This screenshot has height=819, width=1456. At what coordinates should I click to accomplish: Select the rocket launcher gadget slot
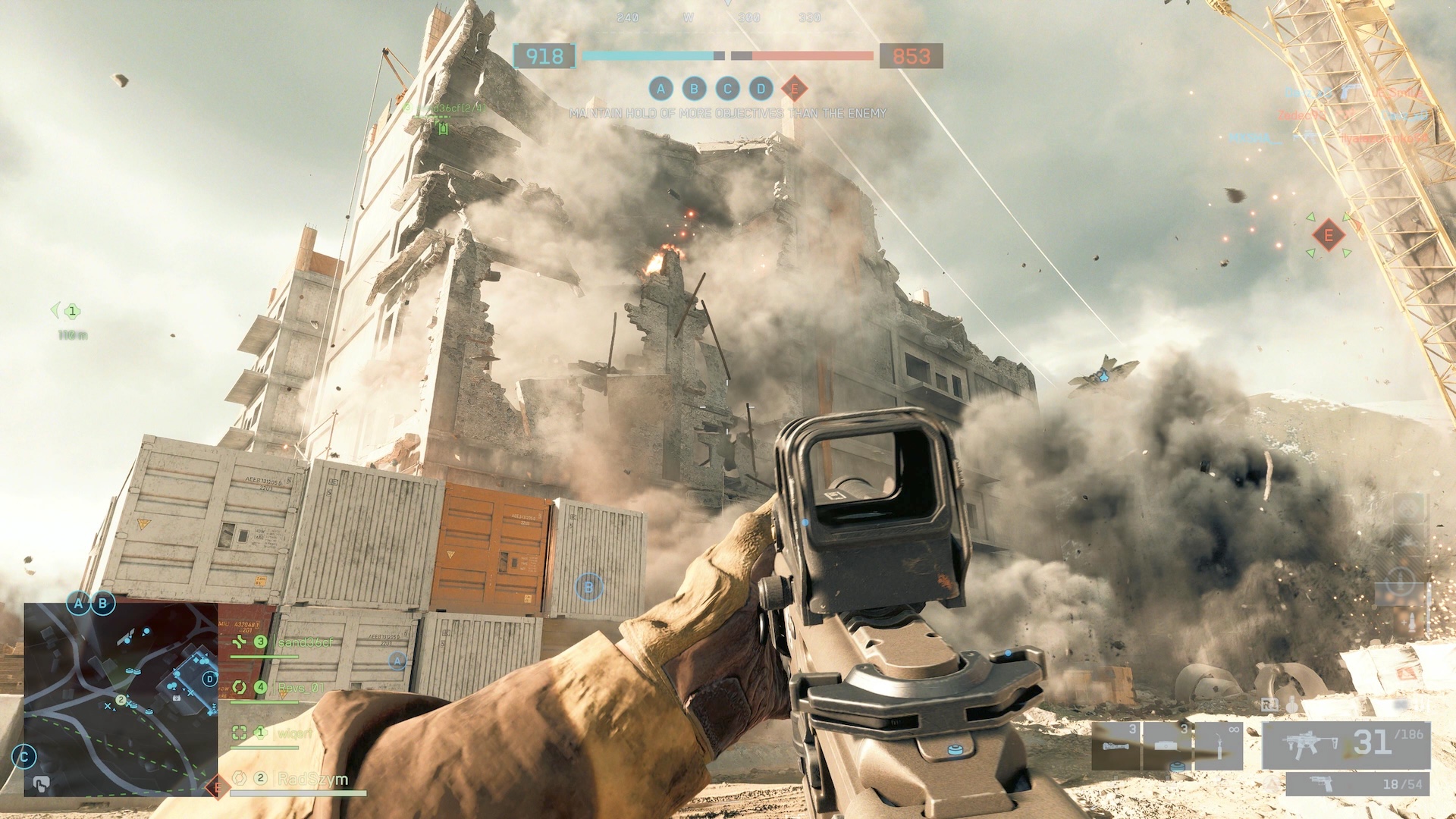click(1116, 745)
